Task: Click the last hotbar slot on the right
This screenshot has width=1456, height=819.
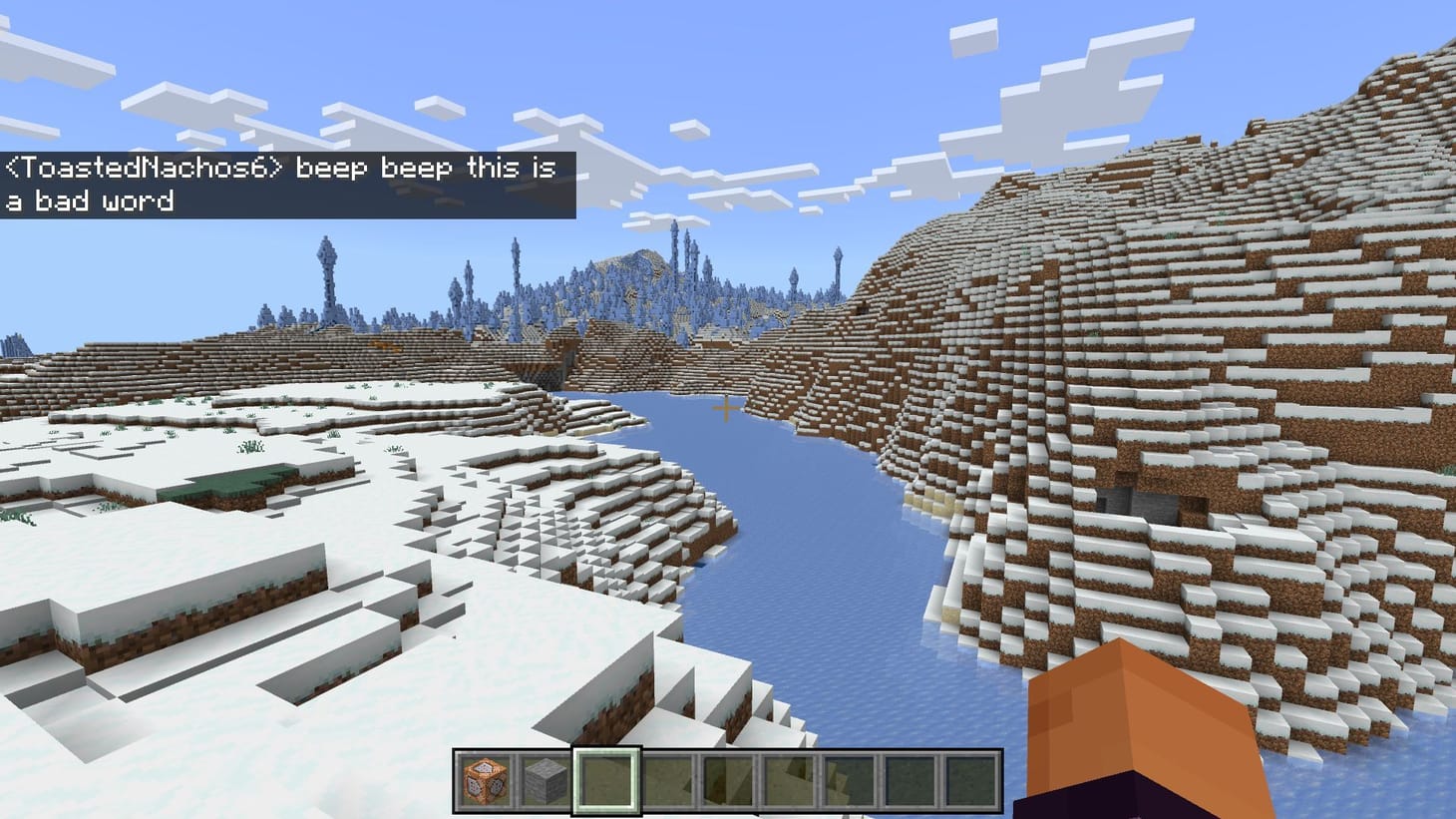Action: coord(970,782)
